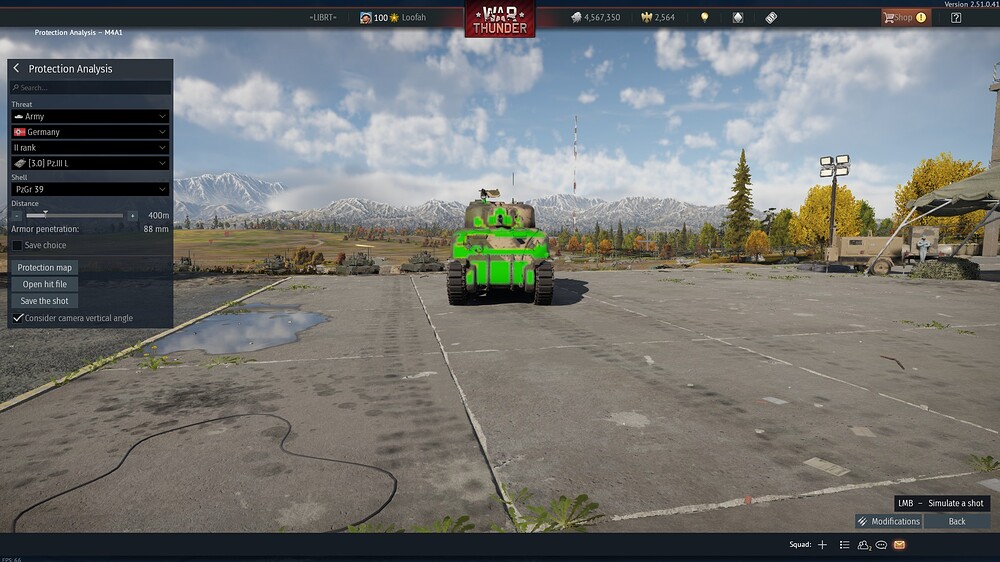Open hit file
Screen dimensions: 1000x562
click(x=45, y=284)
